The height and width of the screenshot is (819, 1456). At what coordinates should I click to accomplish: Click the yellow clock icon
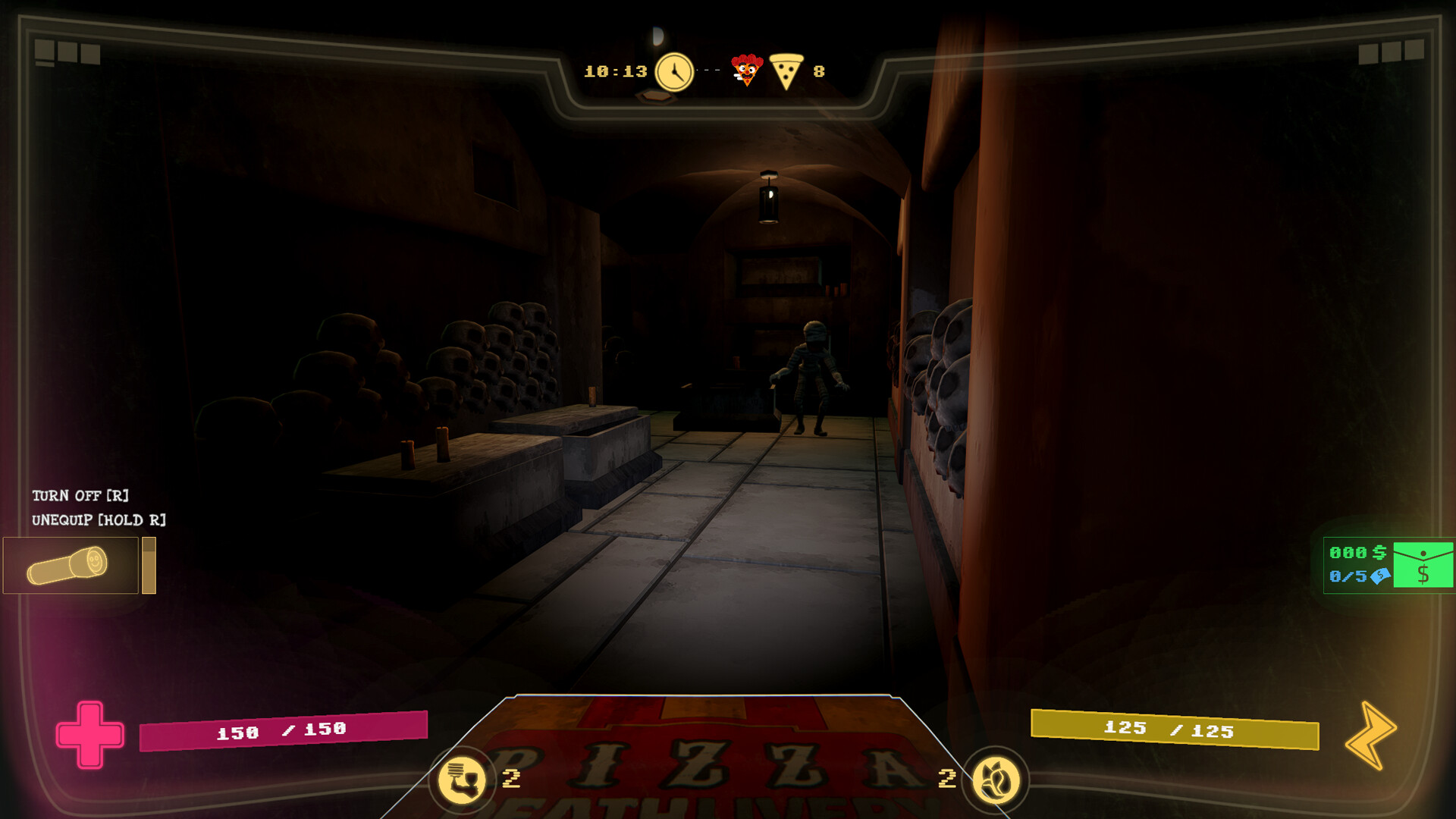(674, 72)
